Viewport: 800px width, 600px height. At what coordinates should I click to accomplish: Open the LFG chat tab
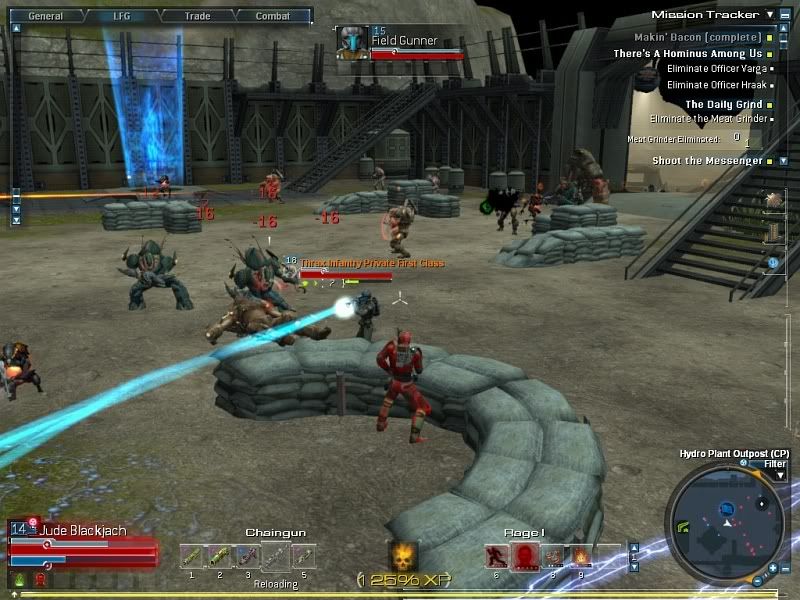click(123, 16)
